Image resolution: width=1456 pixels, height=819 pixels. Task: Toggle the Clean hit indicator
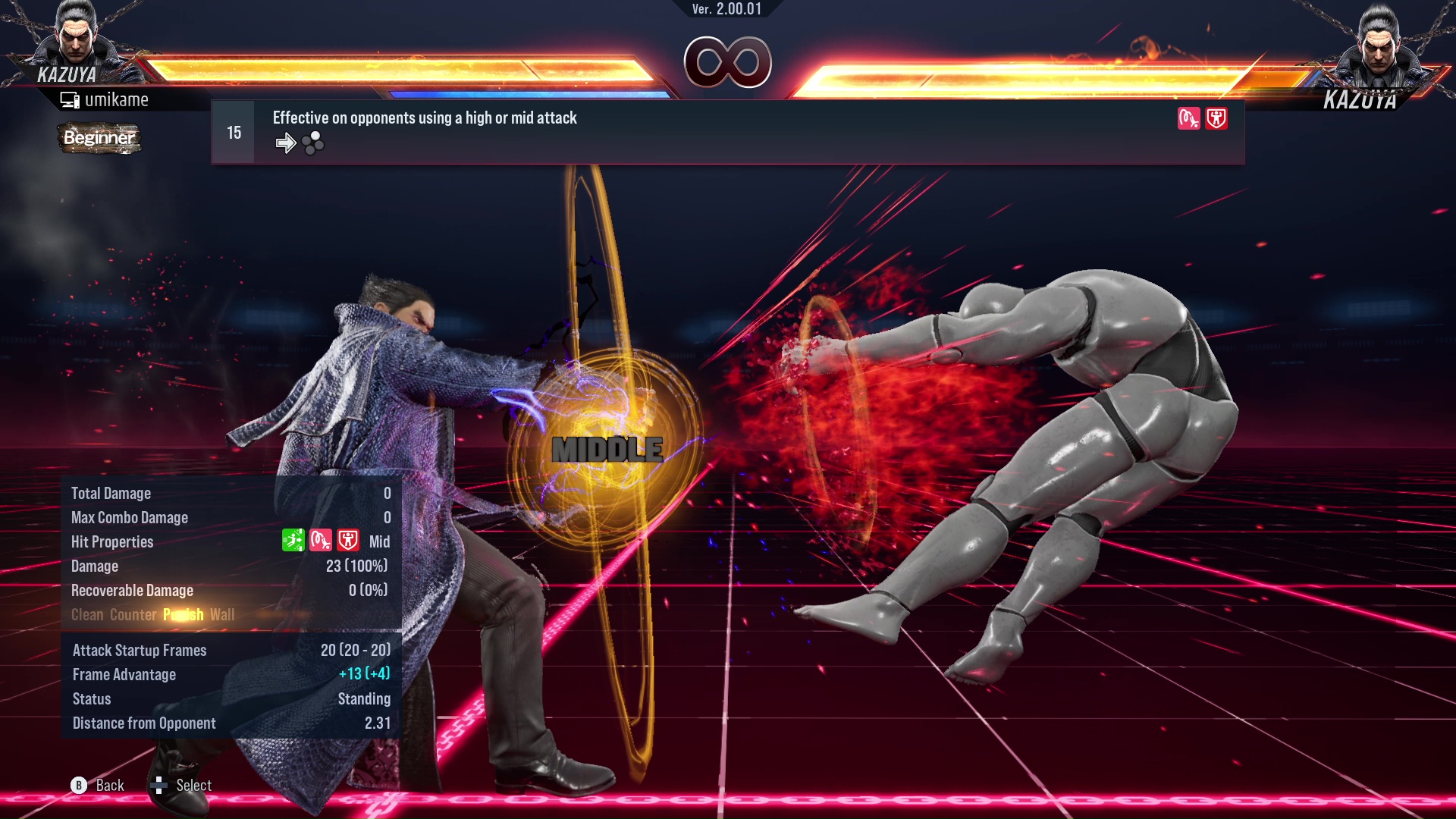click(x=88, y=615)
